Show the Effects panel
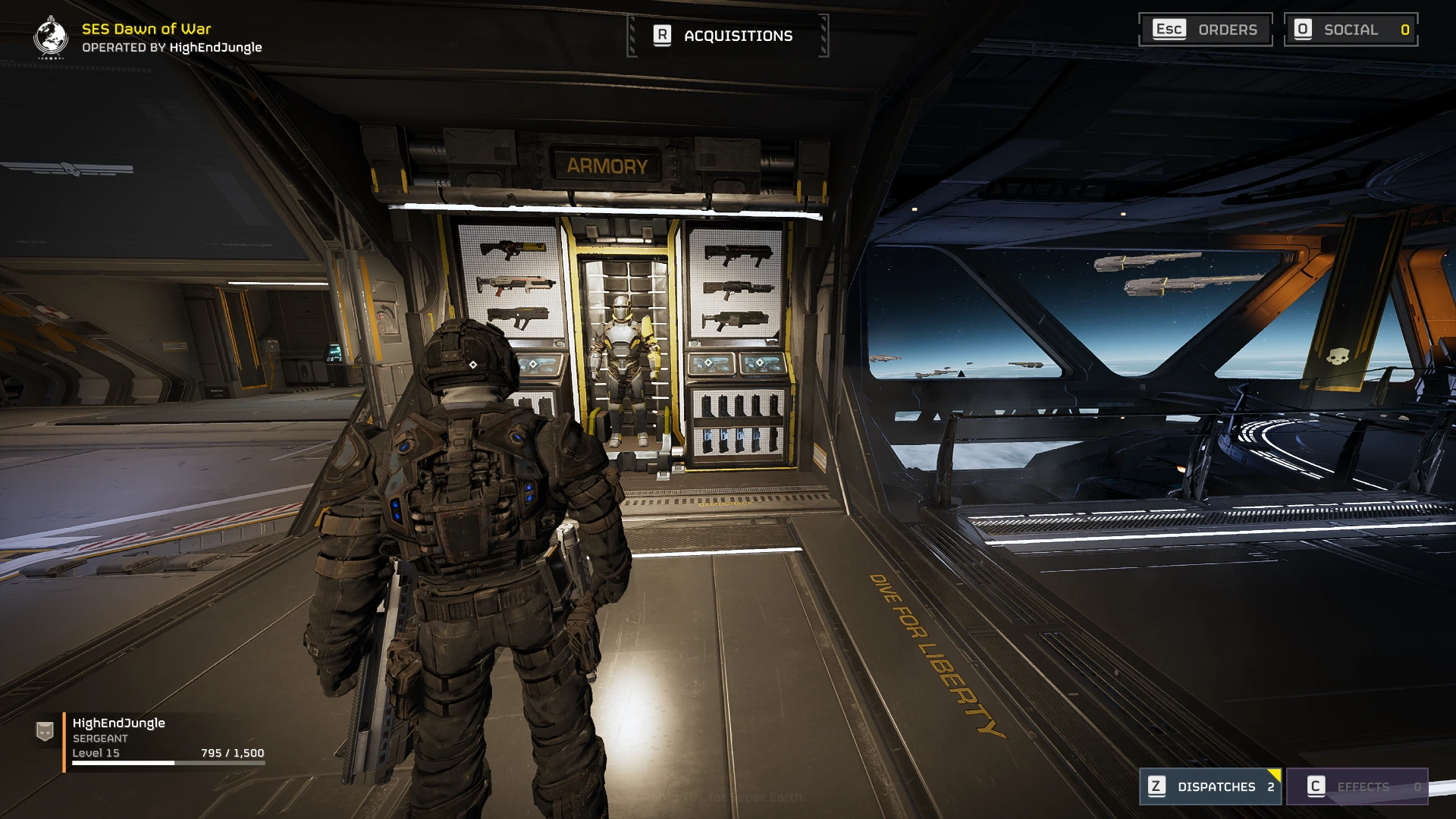 click(1357, 786)
